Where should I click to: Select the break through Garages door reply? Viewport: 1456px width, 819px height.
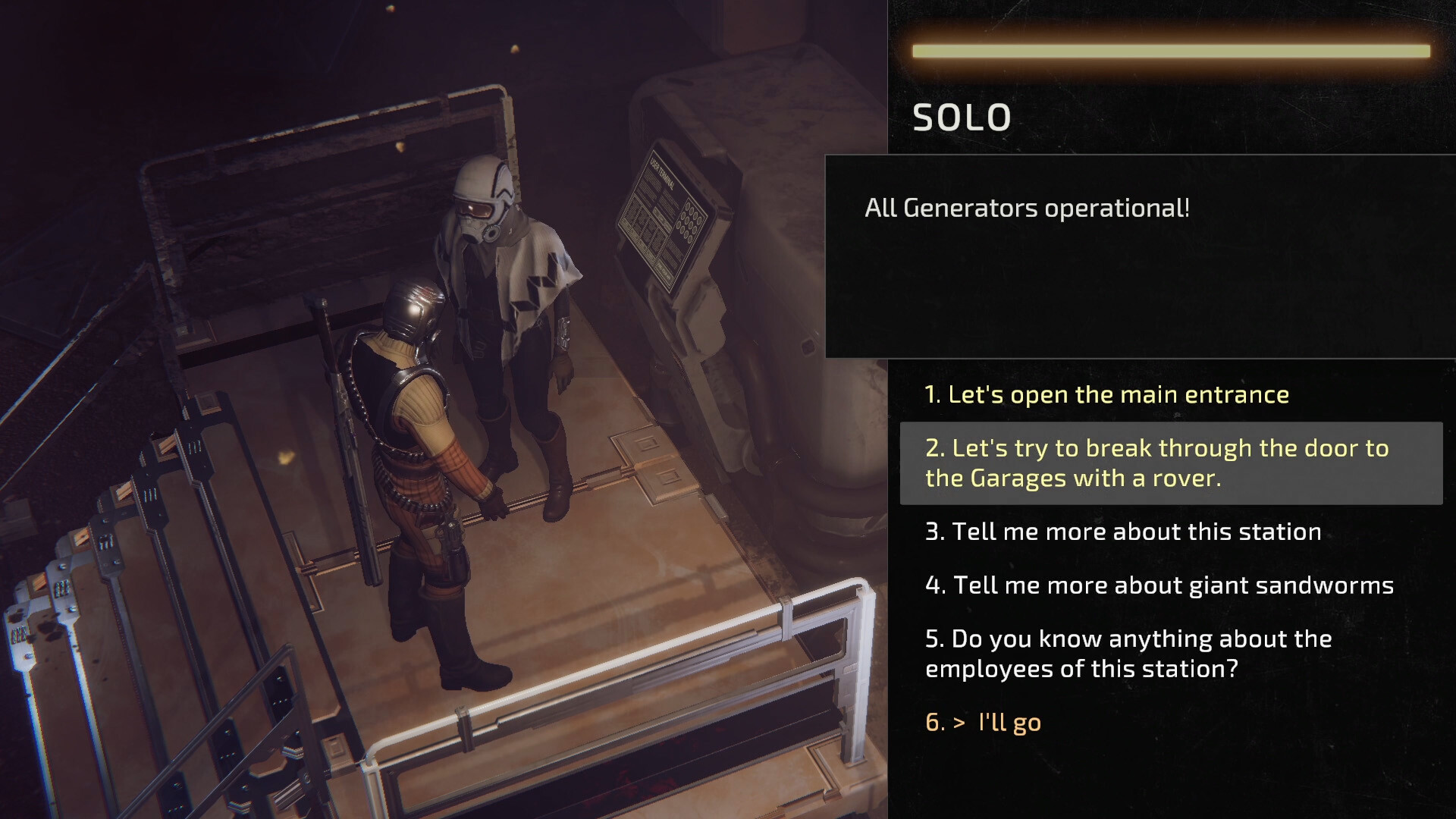pos(1156,463)
